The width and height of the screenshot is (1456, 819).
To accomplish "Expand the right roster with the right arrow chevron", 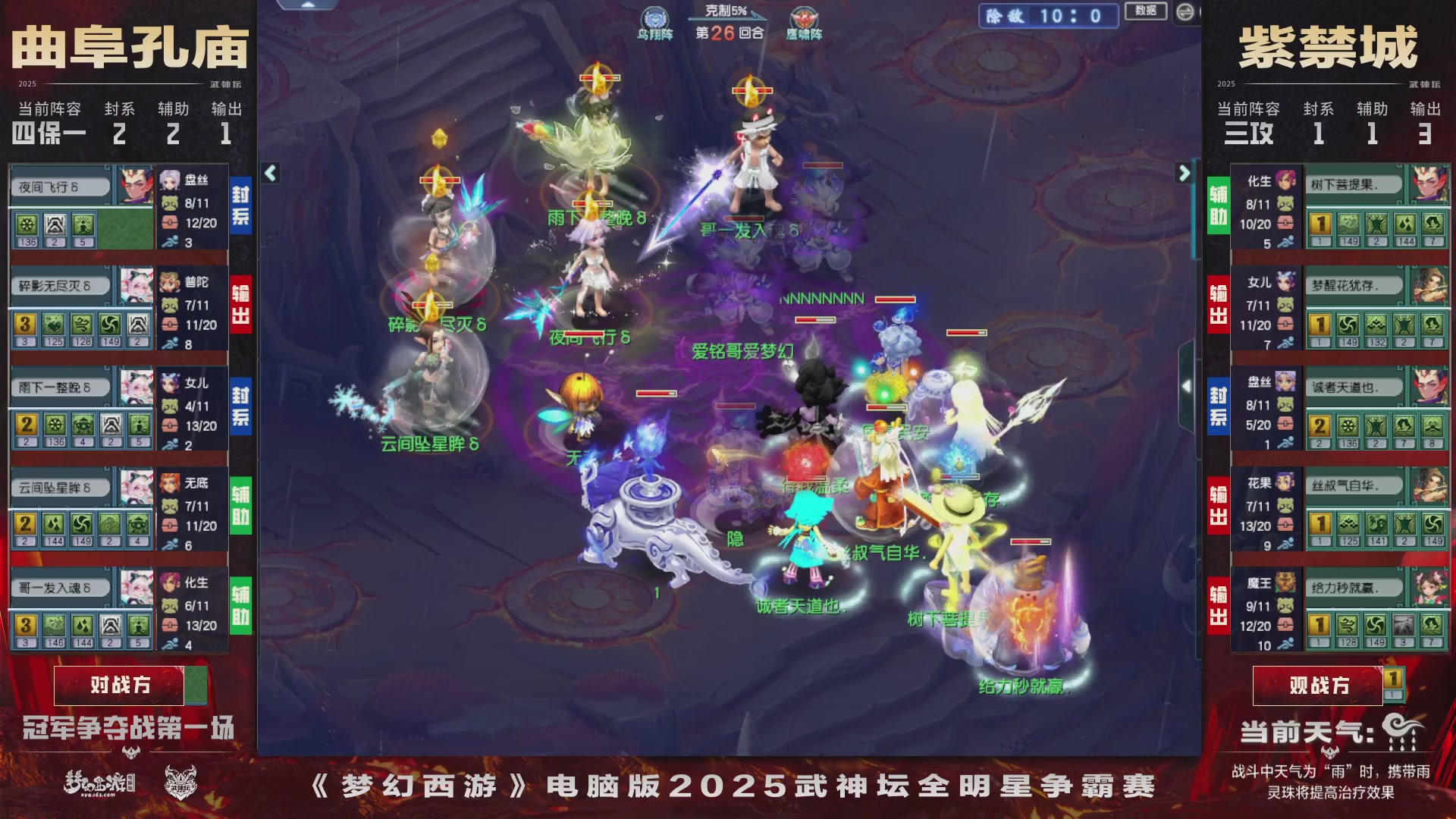I will tap(1183, 173).
